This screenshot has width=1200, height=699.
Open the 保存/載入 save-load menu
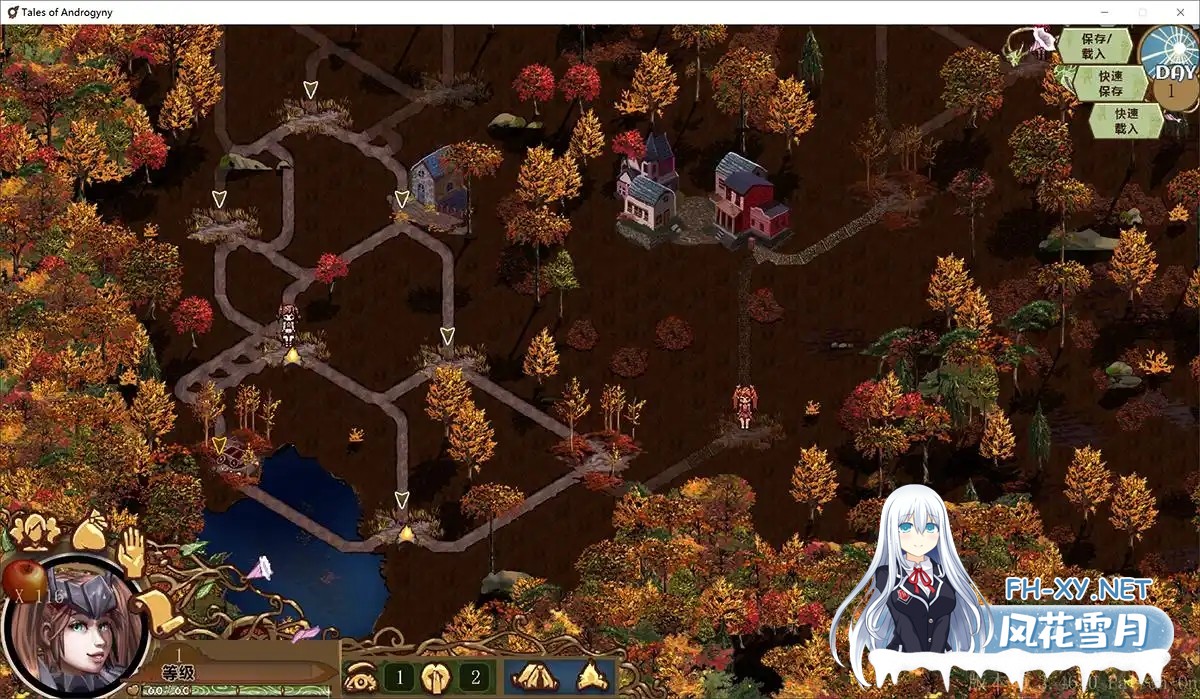(x=1094, y=46)
